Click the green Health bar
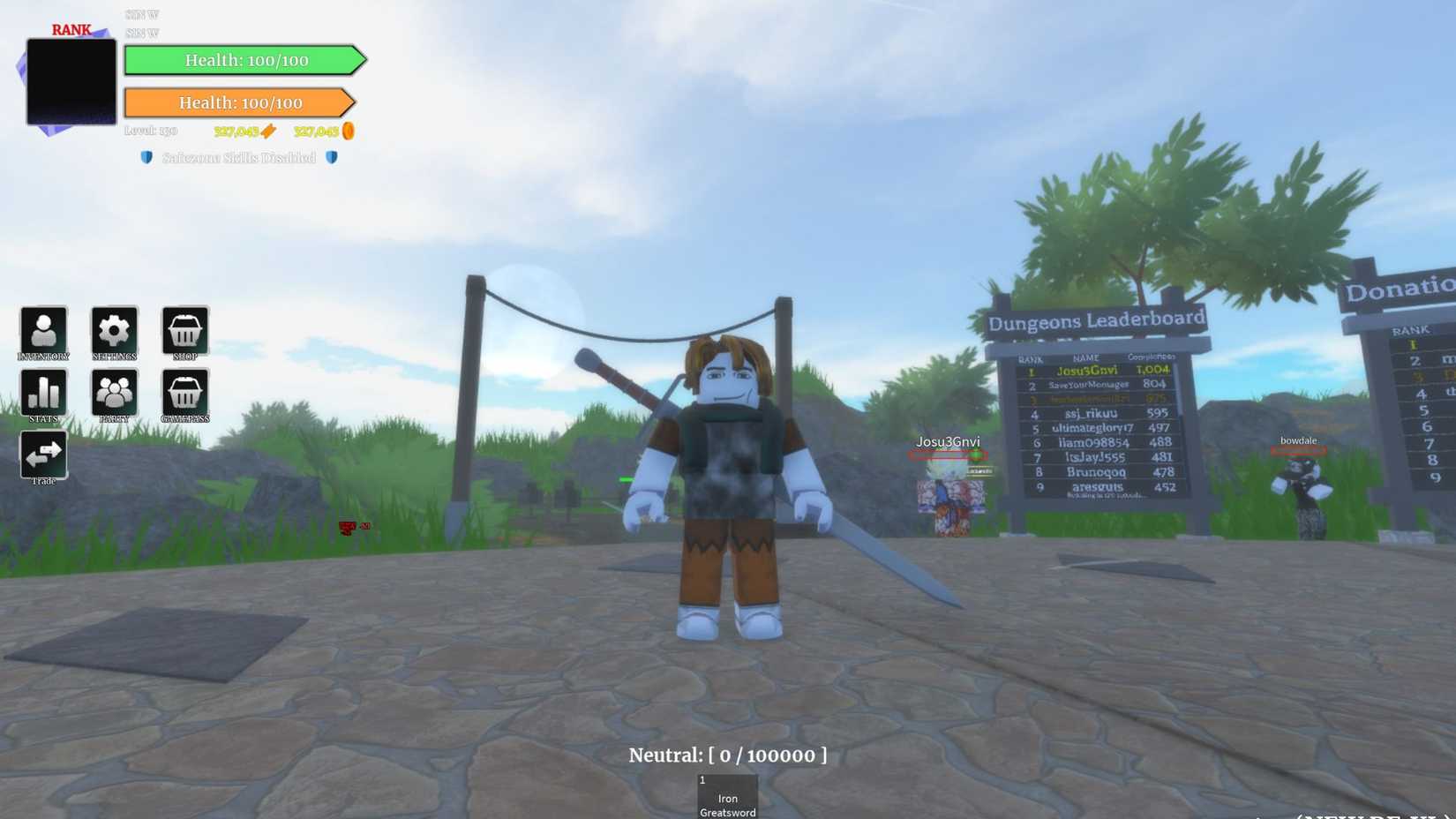1456x819 pixels. click(x=244, y=60)
